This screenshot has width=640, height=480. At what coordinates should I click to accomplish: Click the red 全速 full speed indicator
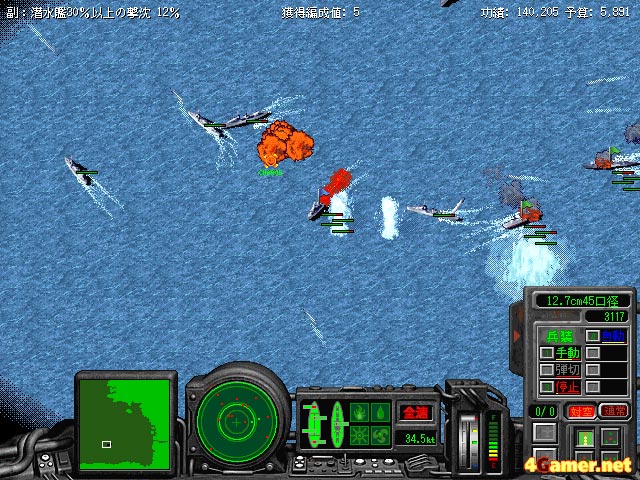[x=412, y=412]
